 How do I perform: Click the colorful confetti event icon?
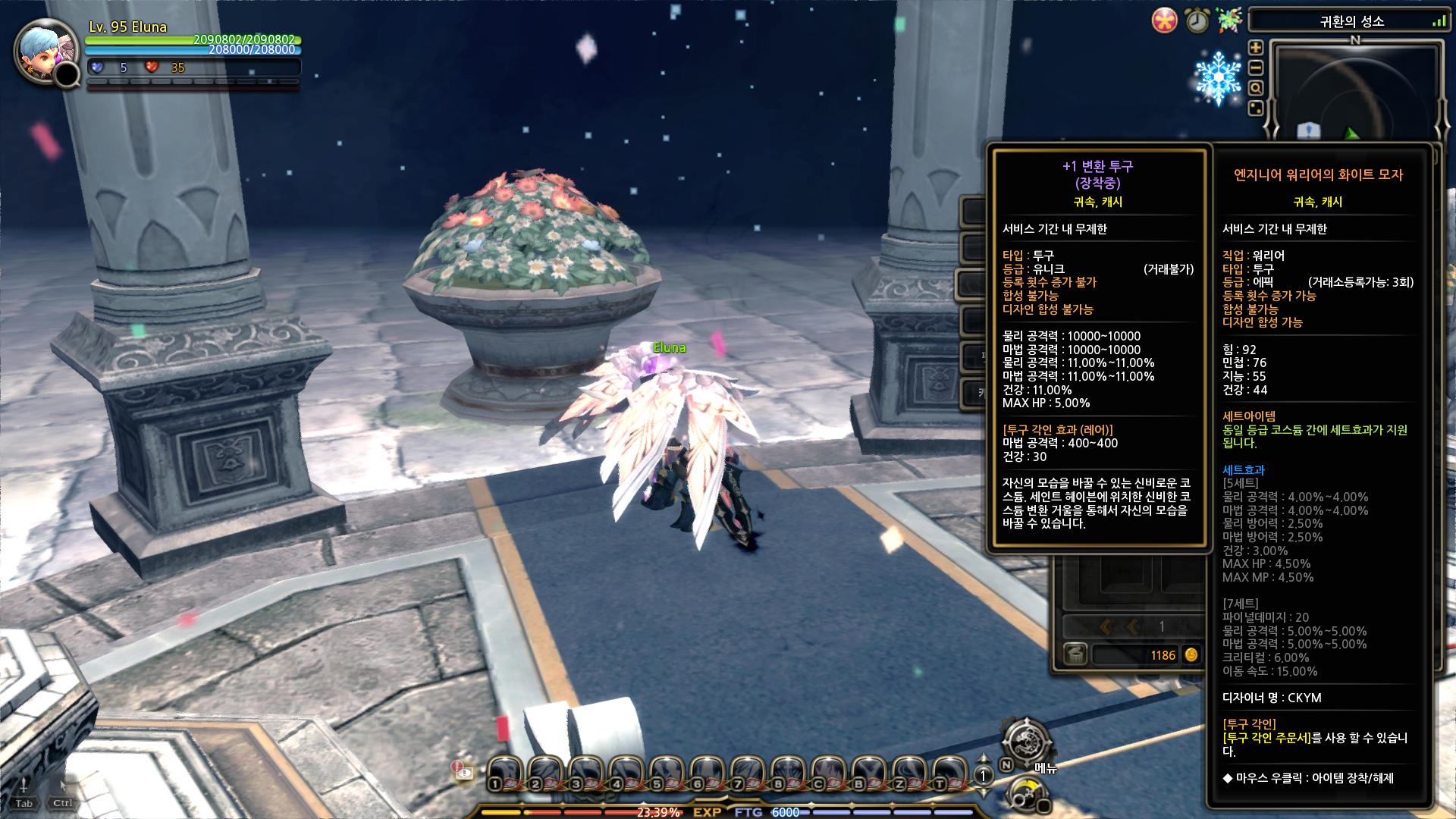click(1228, 20)
